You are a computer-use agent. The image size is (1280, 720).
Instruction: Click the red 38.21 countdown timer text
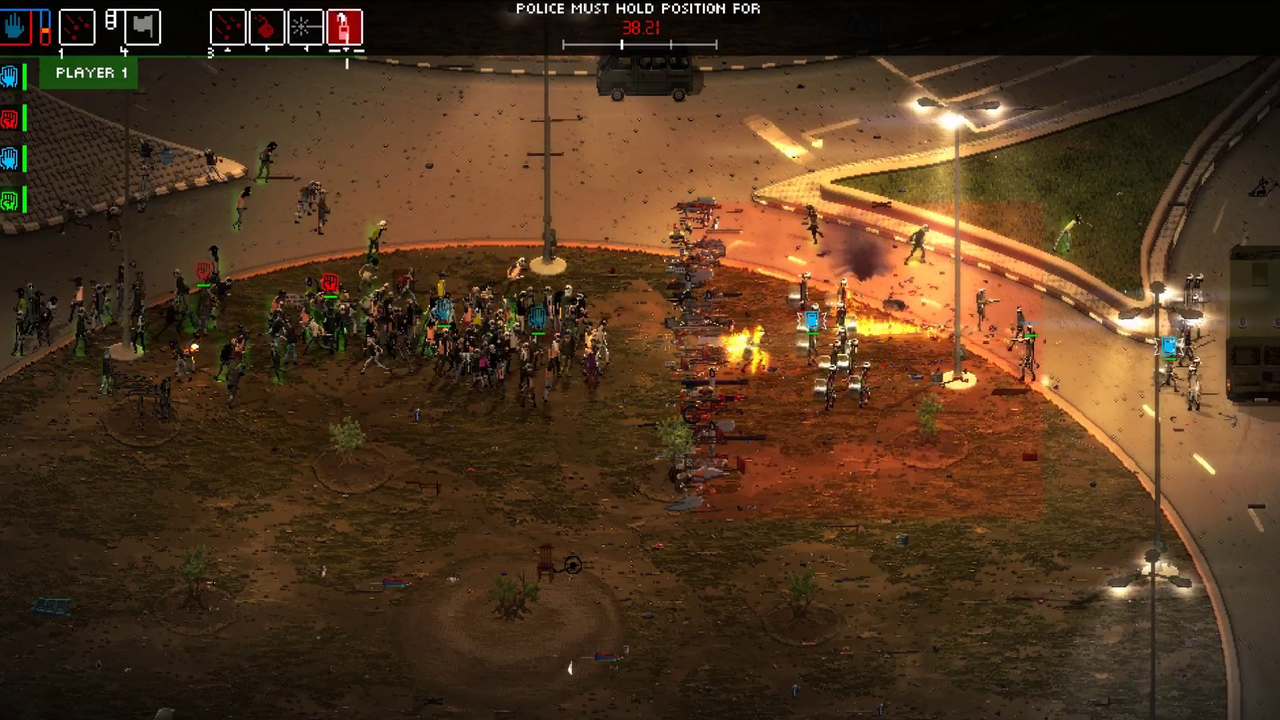[640, 28]
